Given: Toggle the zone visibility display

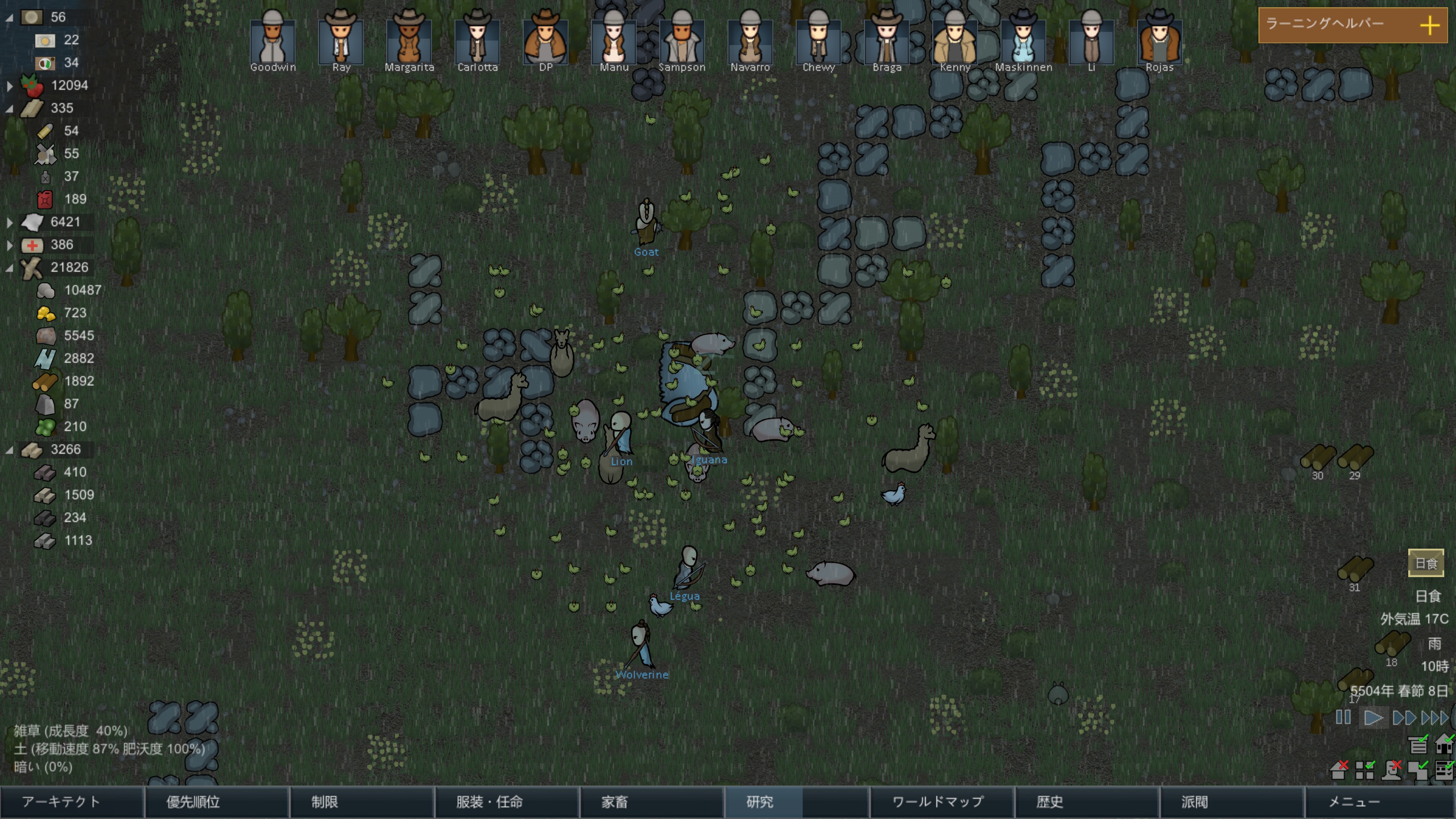Looking at the screenshot, I should 1365,770.
